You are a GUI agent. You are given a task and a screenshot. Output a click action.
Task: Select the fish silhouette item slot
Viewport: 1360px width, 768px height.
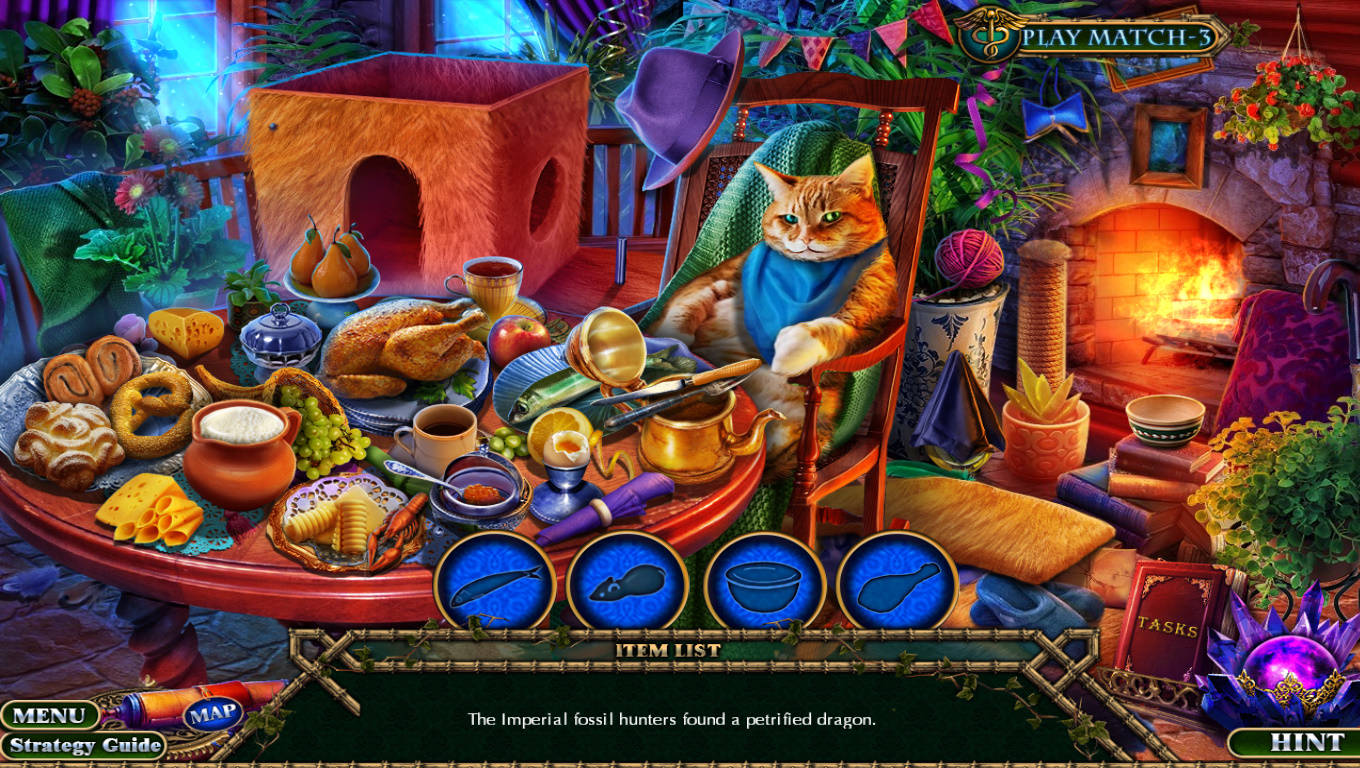click(494, 584)
